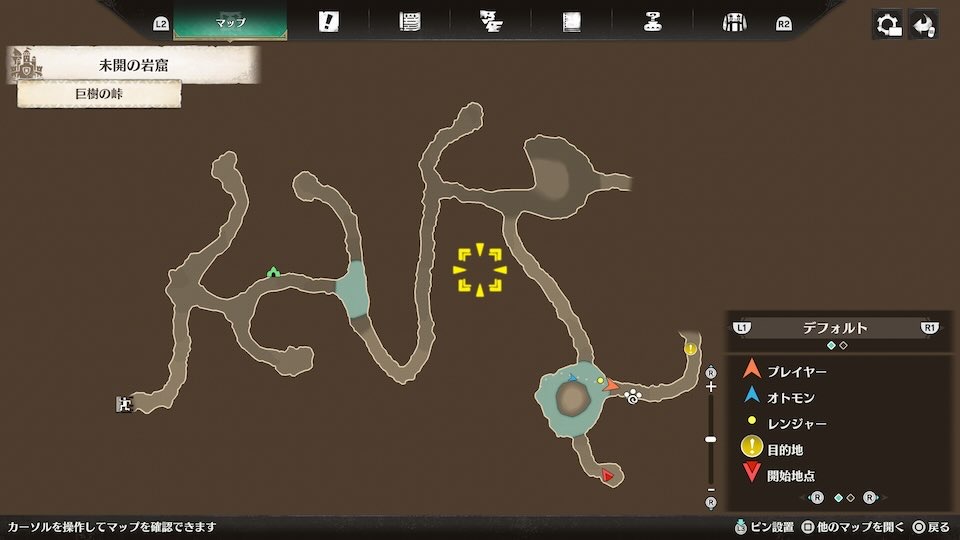Select the green camp marker on the map
Viewport: 960px width, 540px height.
click(273, 271)
